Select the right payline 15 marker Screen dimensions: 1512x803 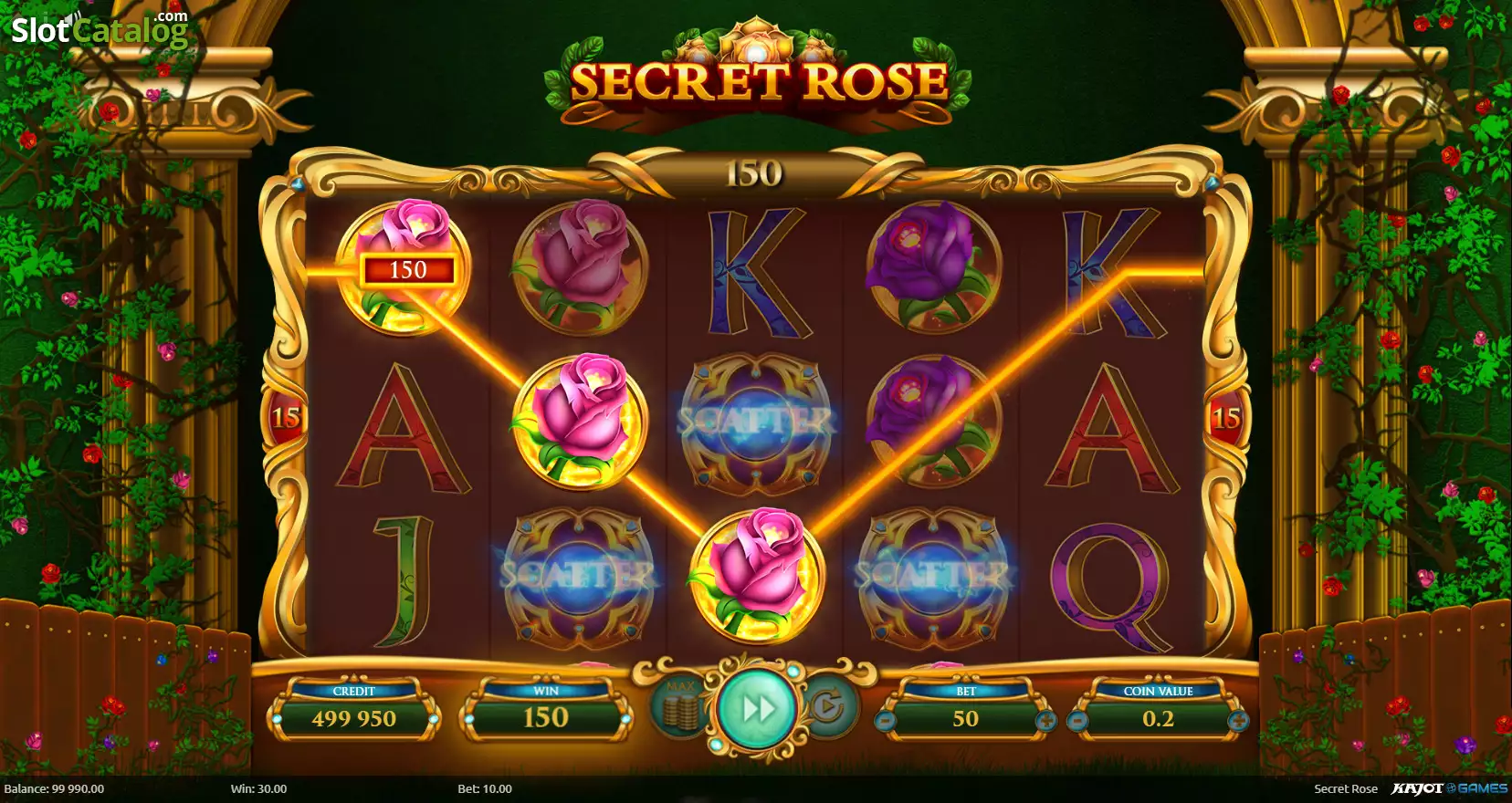point(1225,418)
